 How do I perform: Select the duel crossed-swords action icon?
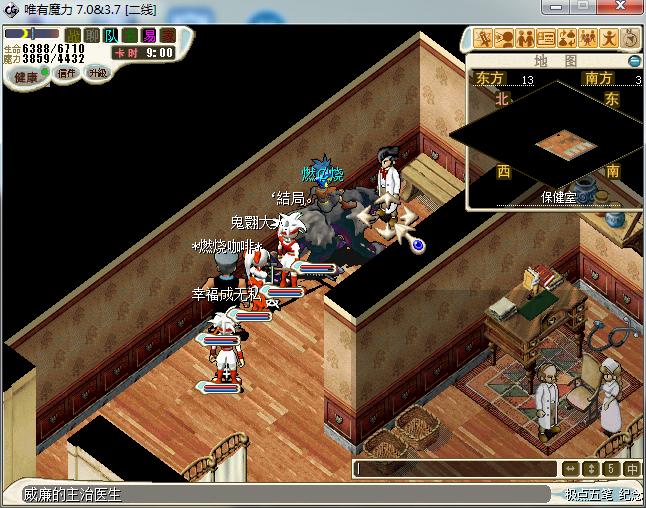click(483, 39)
